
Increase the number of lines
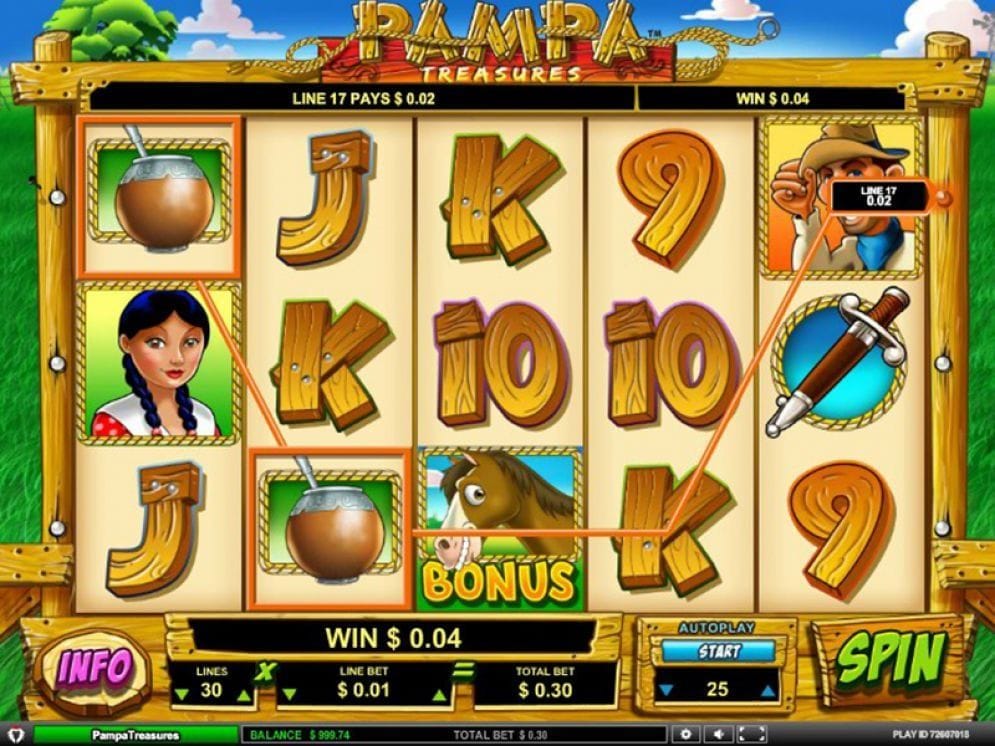[x=243, y=693]
